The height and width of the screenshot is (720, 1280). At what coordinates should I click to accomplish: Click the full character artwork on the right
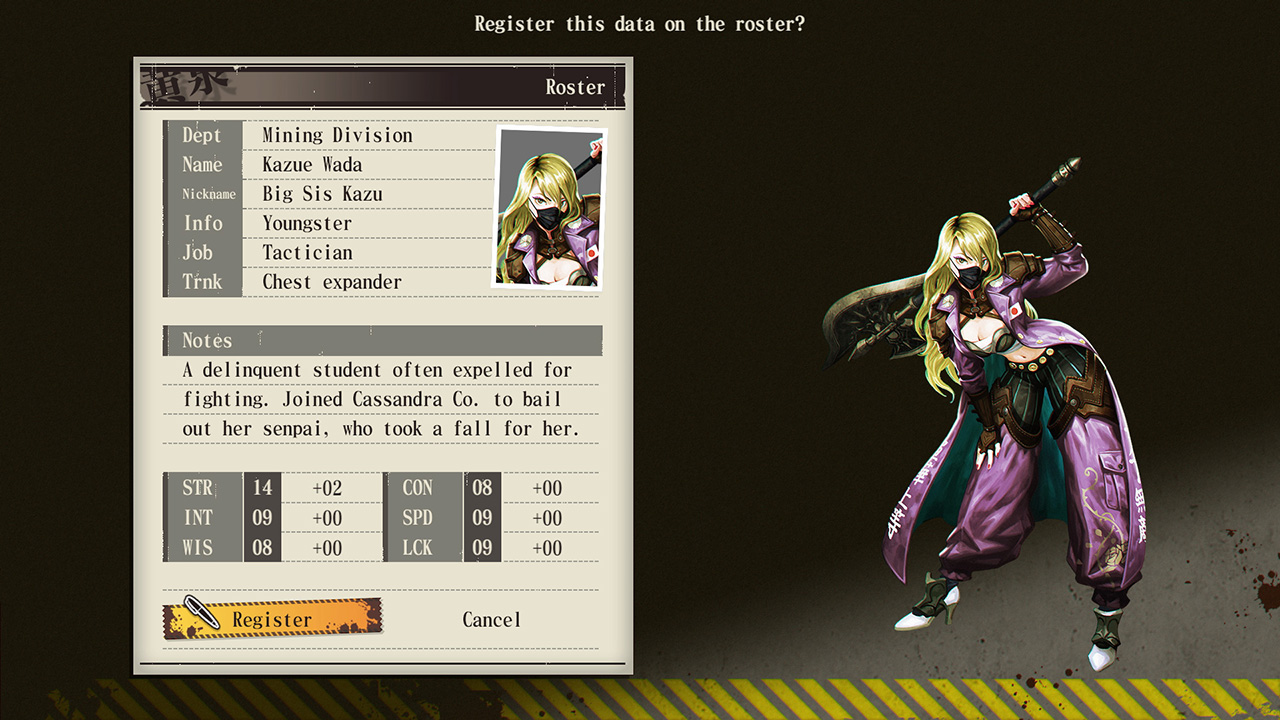click(1000, 400)
